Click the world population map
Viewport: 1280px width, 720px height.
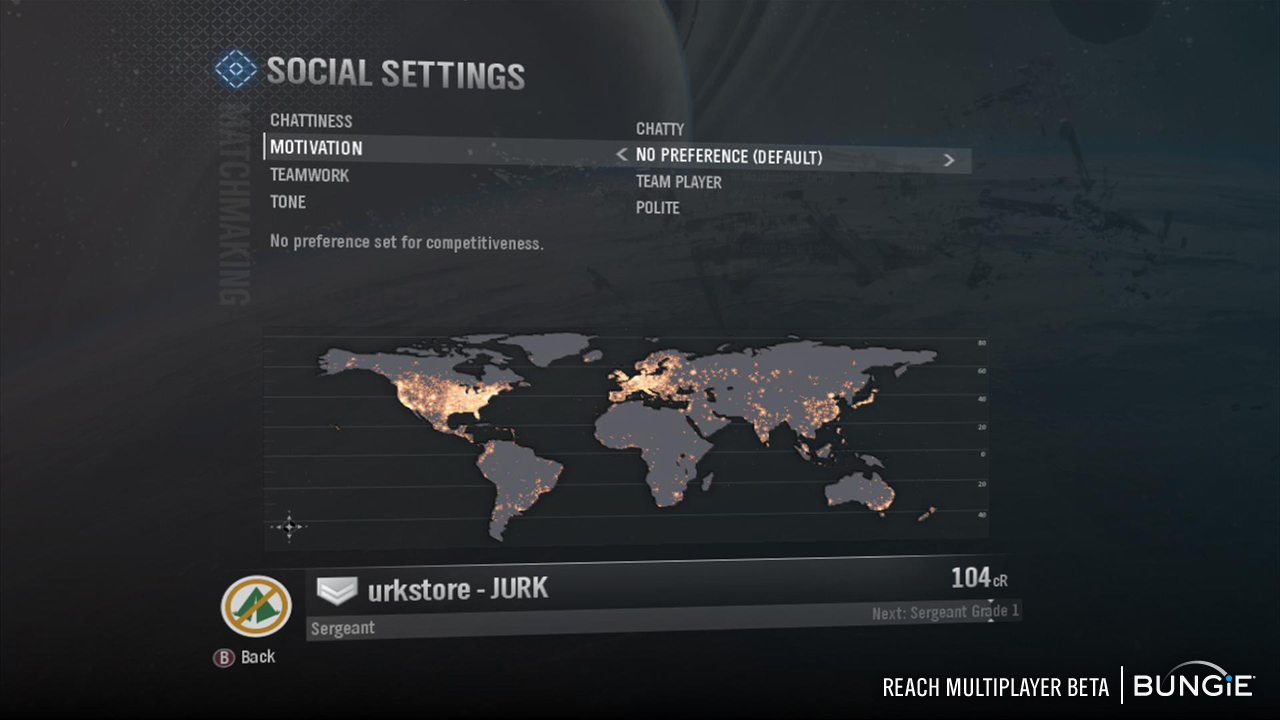tap(625, 440)
